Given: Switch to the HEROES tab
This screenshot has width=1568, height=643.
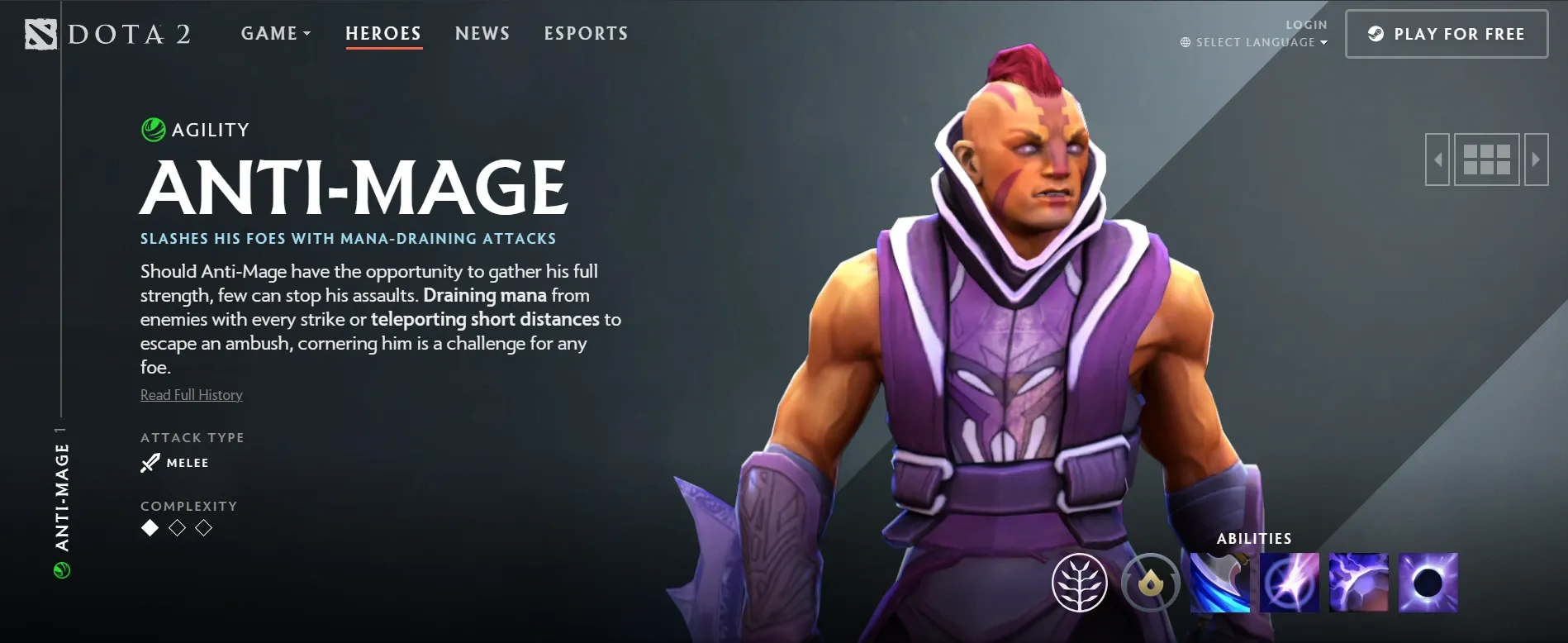Looking at the screenshot, I should [382, 33].
